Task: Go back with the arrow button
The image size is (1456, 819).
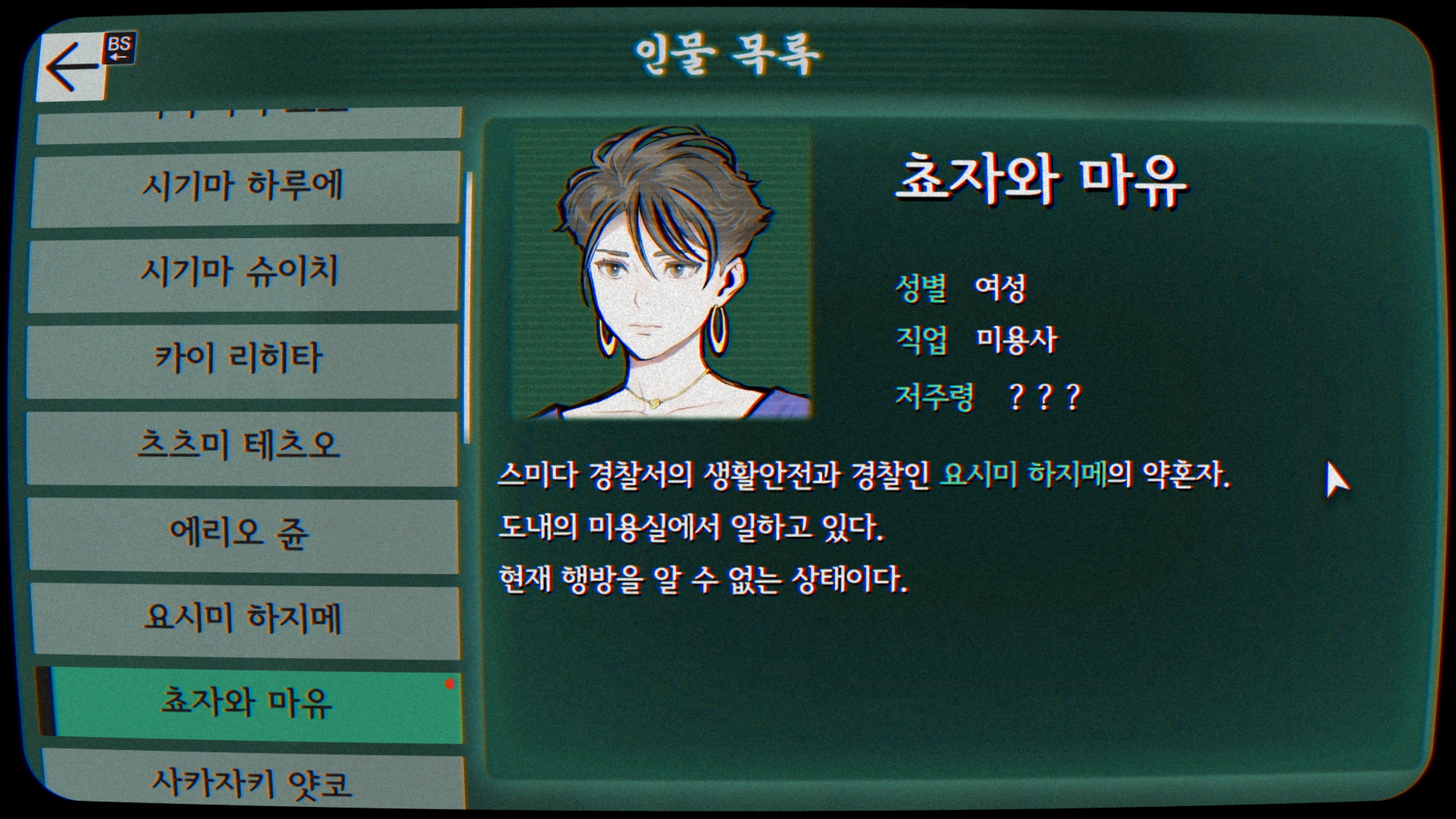Action: [x=73, y=68]
